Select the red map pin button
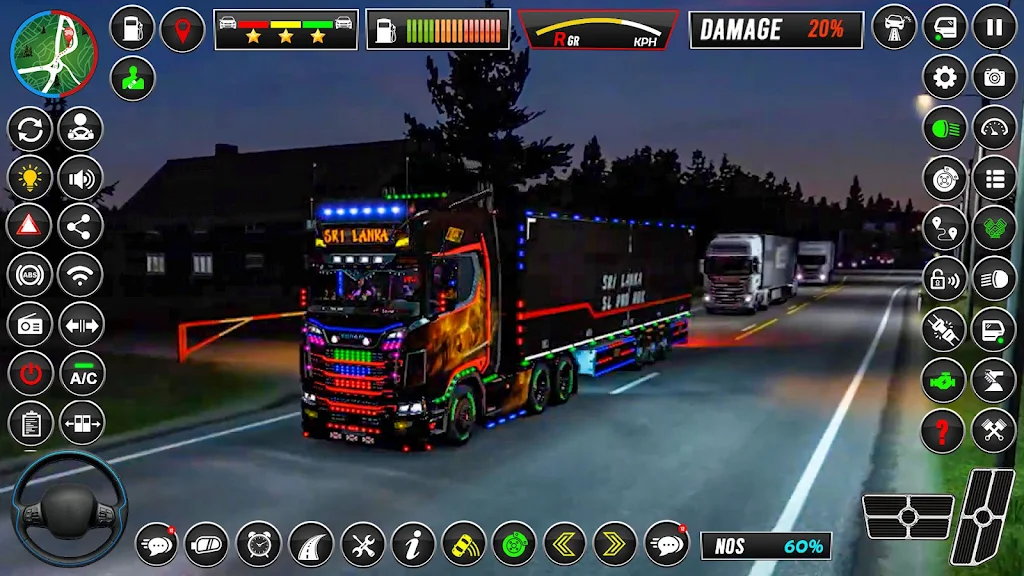This screenshot has height=576, width=1024. (x=182, y=28)
